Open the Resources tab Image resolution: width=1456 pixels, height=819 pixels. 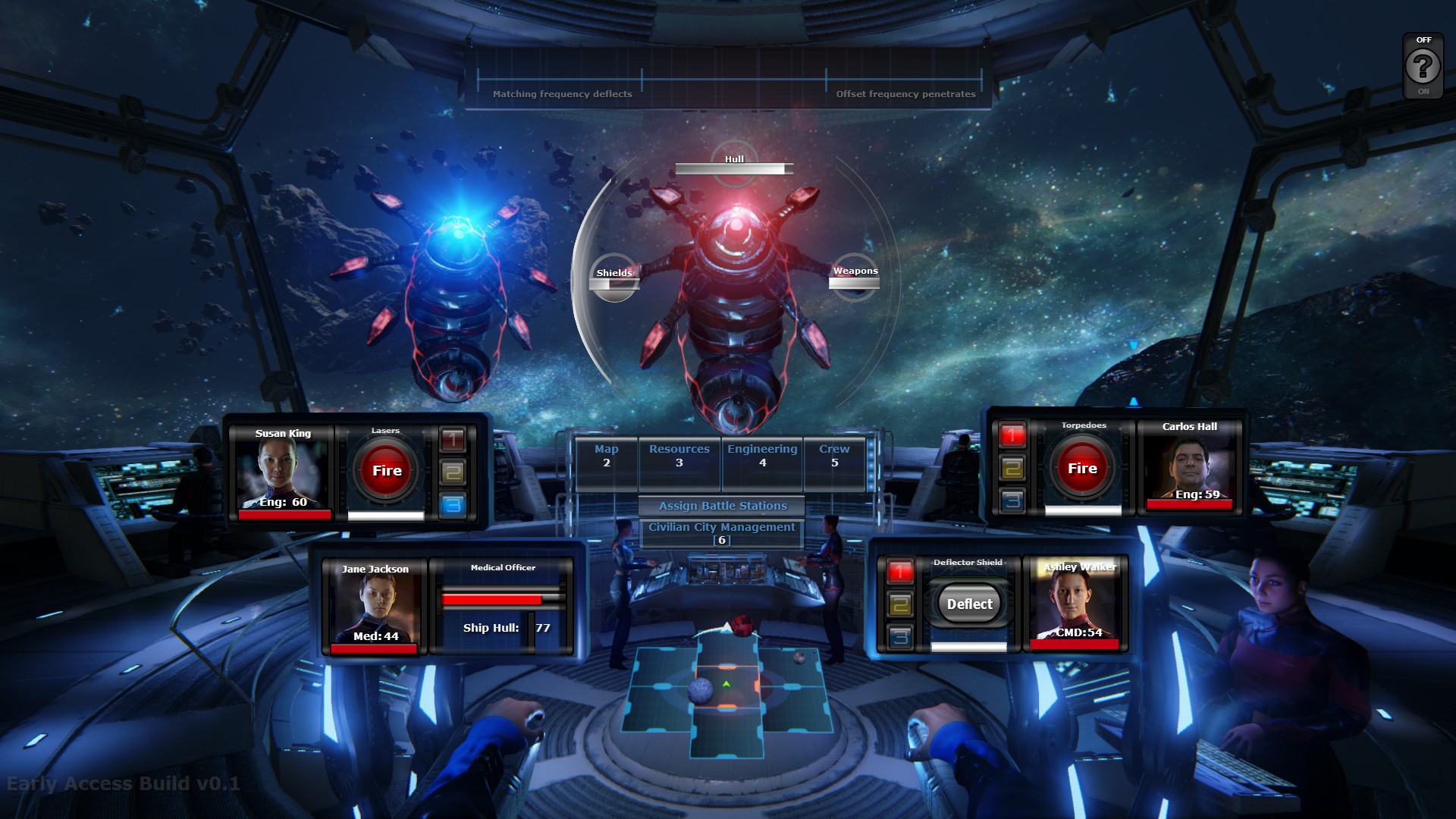pos(679,456)
